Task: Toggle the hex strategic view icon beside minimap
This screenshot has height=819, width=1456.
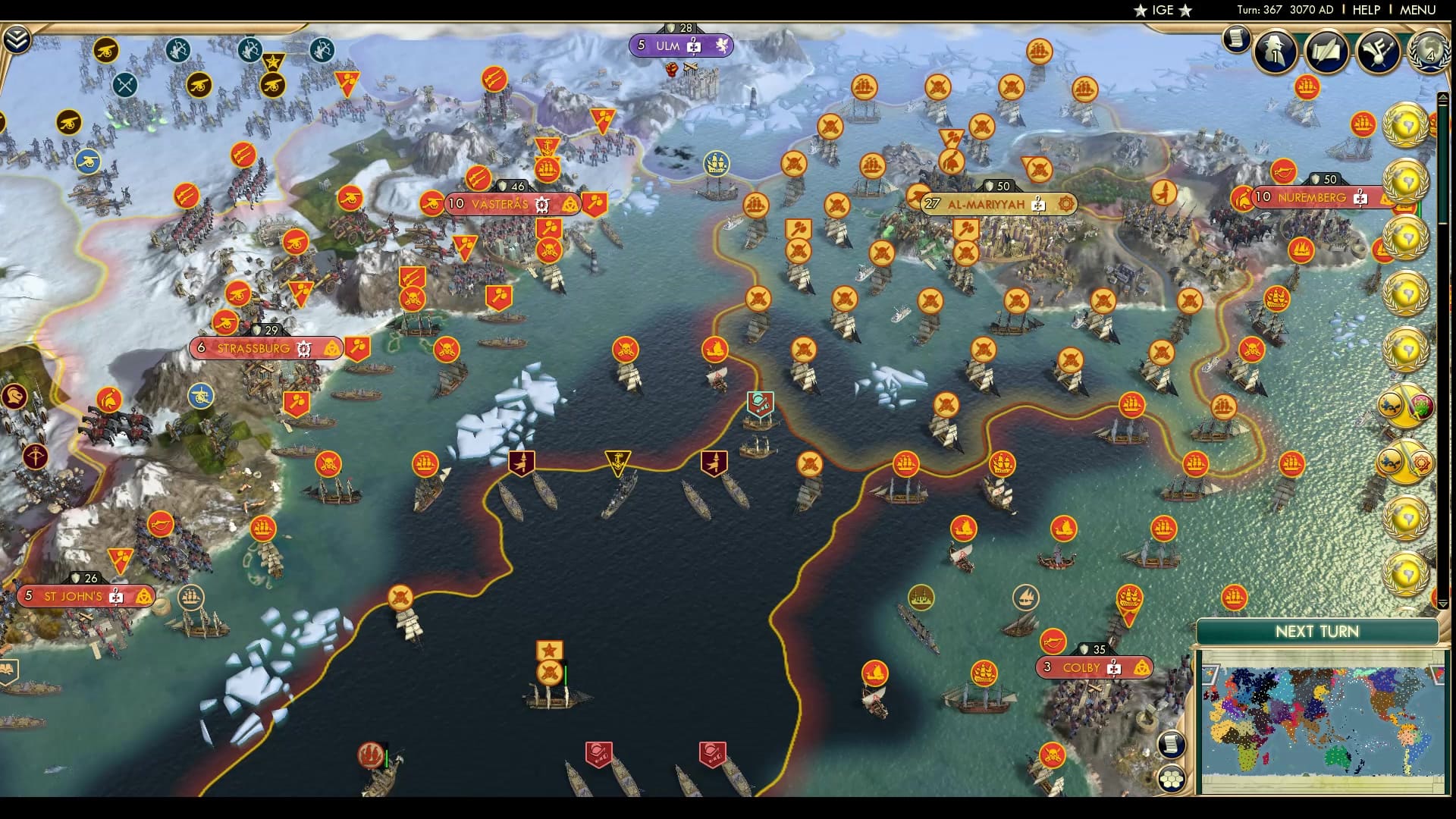Action: (x=1172, y=778)
